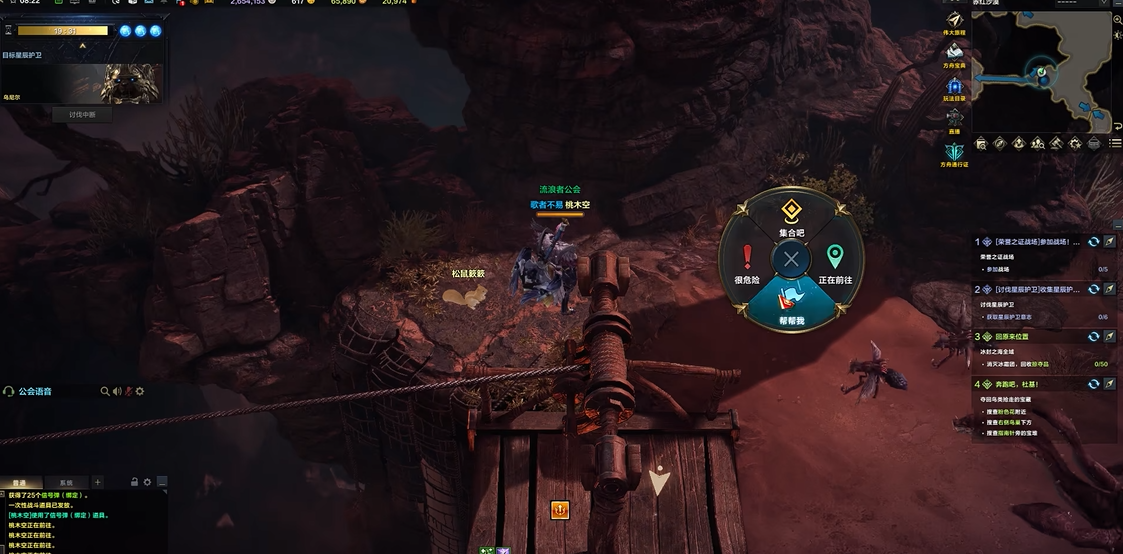Screen dimensions: 1123x554
Task: Open the 伟大旅程 menu icon
Action: pos(954,23)
